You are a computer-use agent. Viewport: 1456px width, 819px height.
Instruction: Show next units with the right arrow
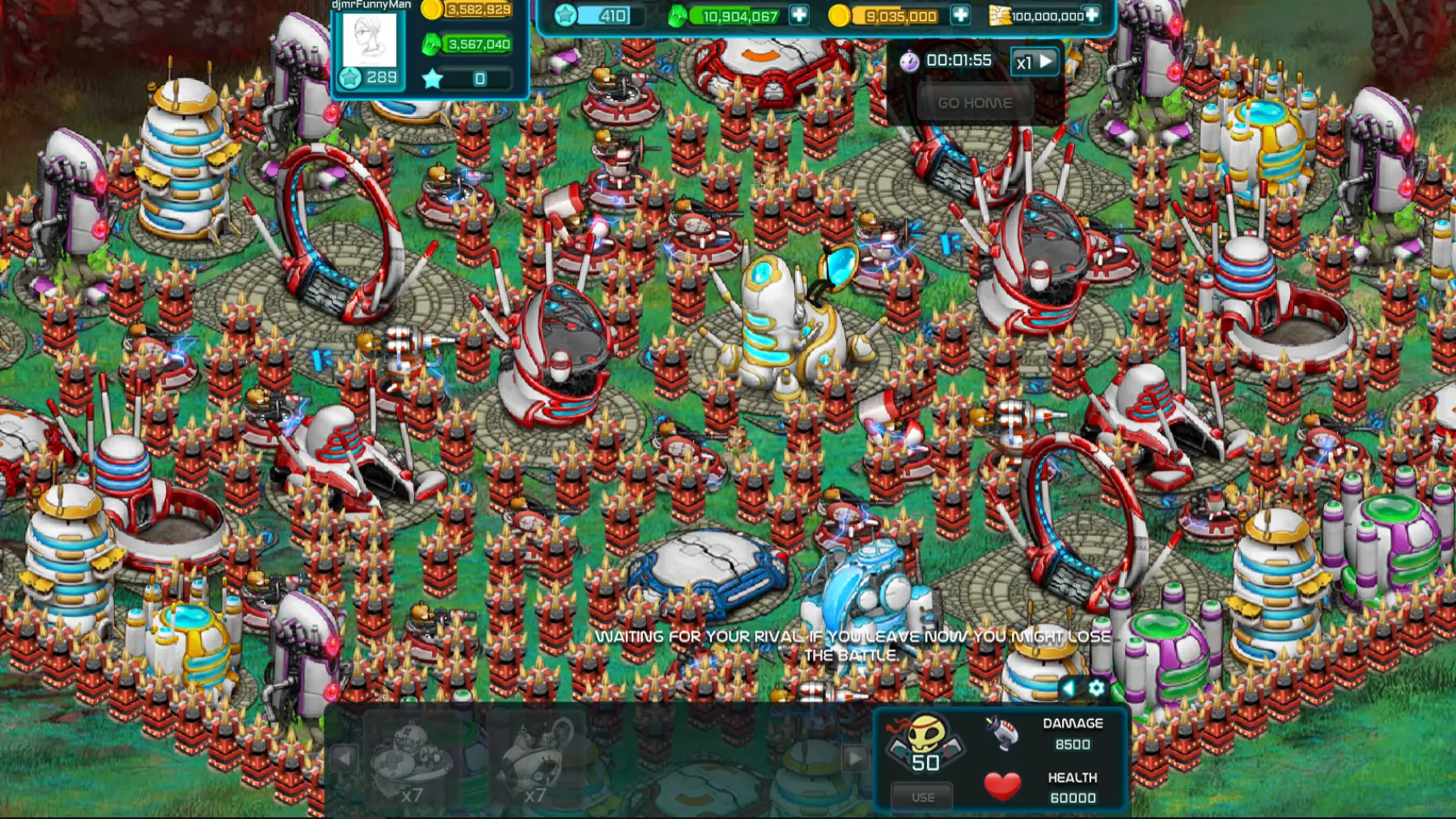coord(854,758)
